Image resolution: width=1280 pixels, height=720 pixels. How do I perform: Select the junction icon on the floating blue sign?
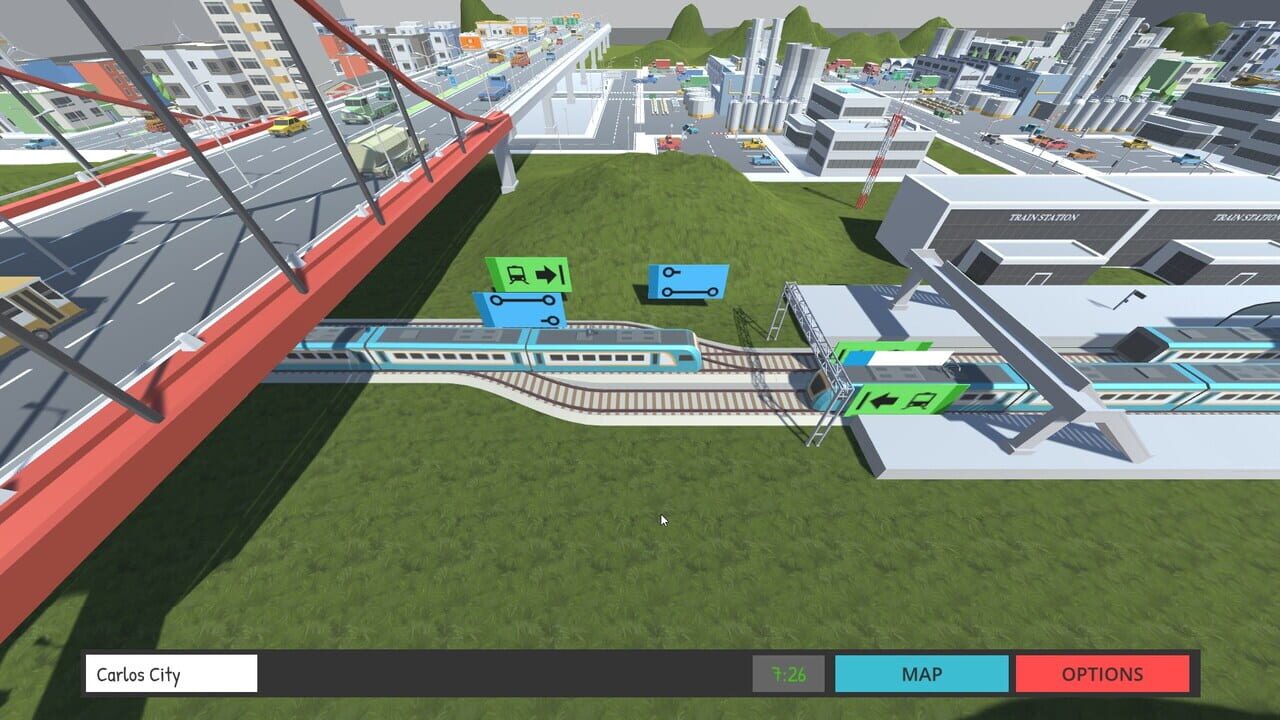(x=668, y=270)
